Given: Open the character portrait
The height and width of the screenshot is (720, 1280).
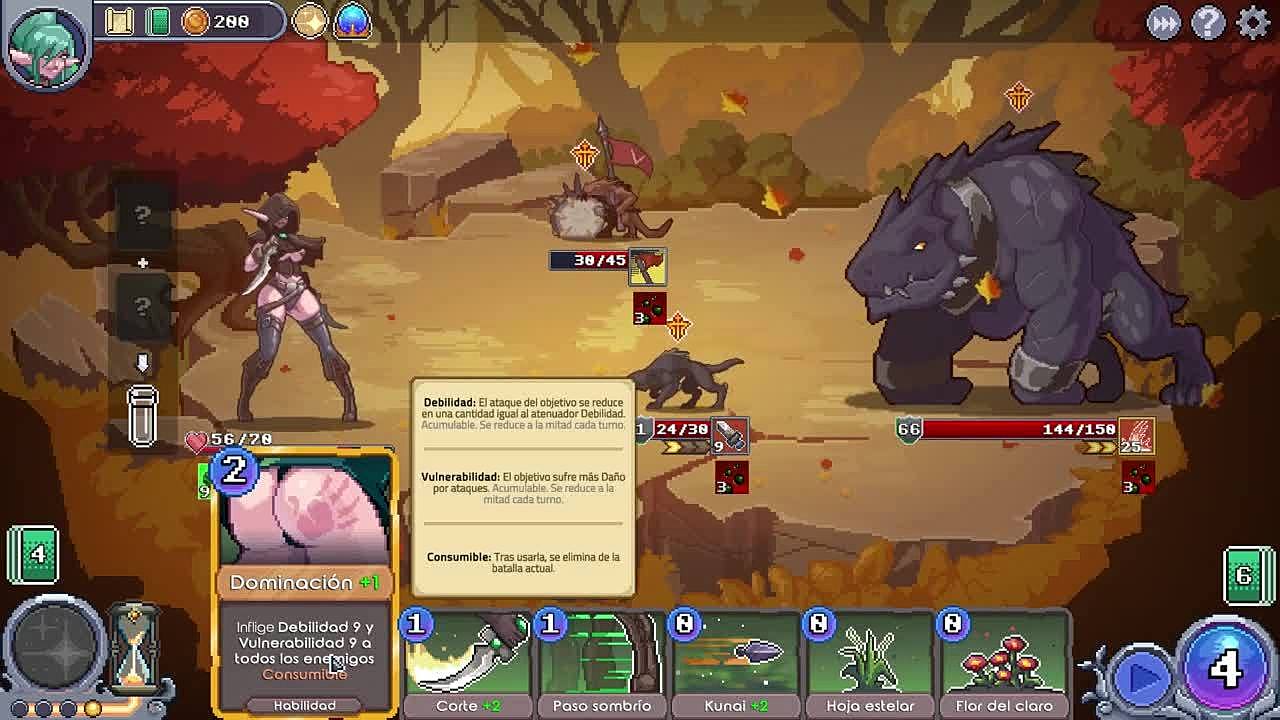Looking at the screenshot, I should tap(44, 43).
